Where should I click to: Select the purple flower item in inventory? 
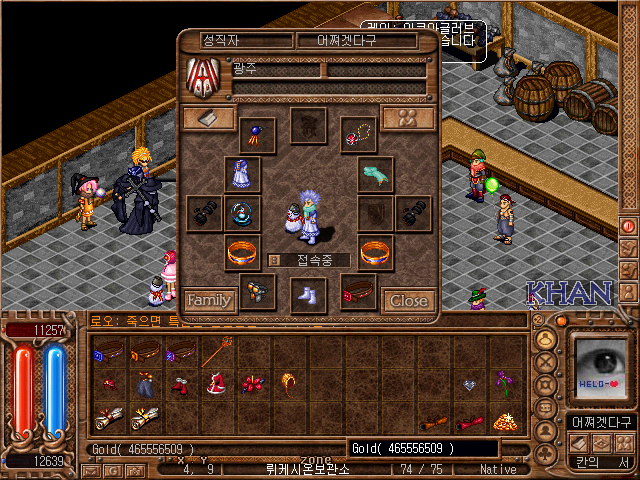(504, 383)
